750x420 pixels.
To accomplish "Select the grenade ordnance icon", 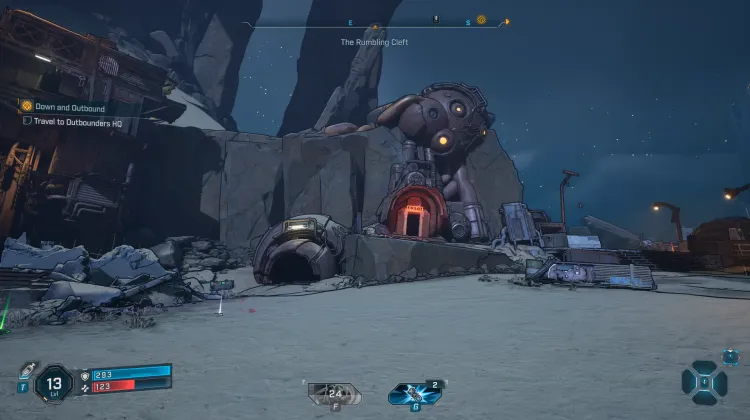I will (x=413, y=394).
